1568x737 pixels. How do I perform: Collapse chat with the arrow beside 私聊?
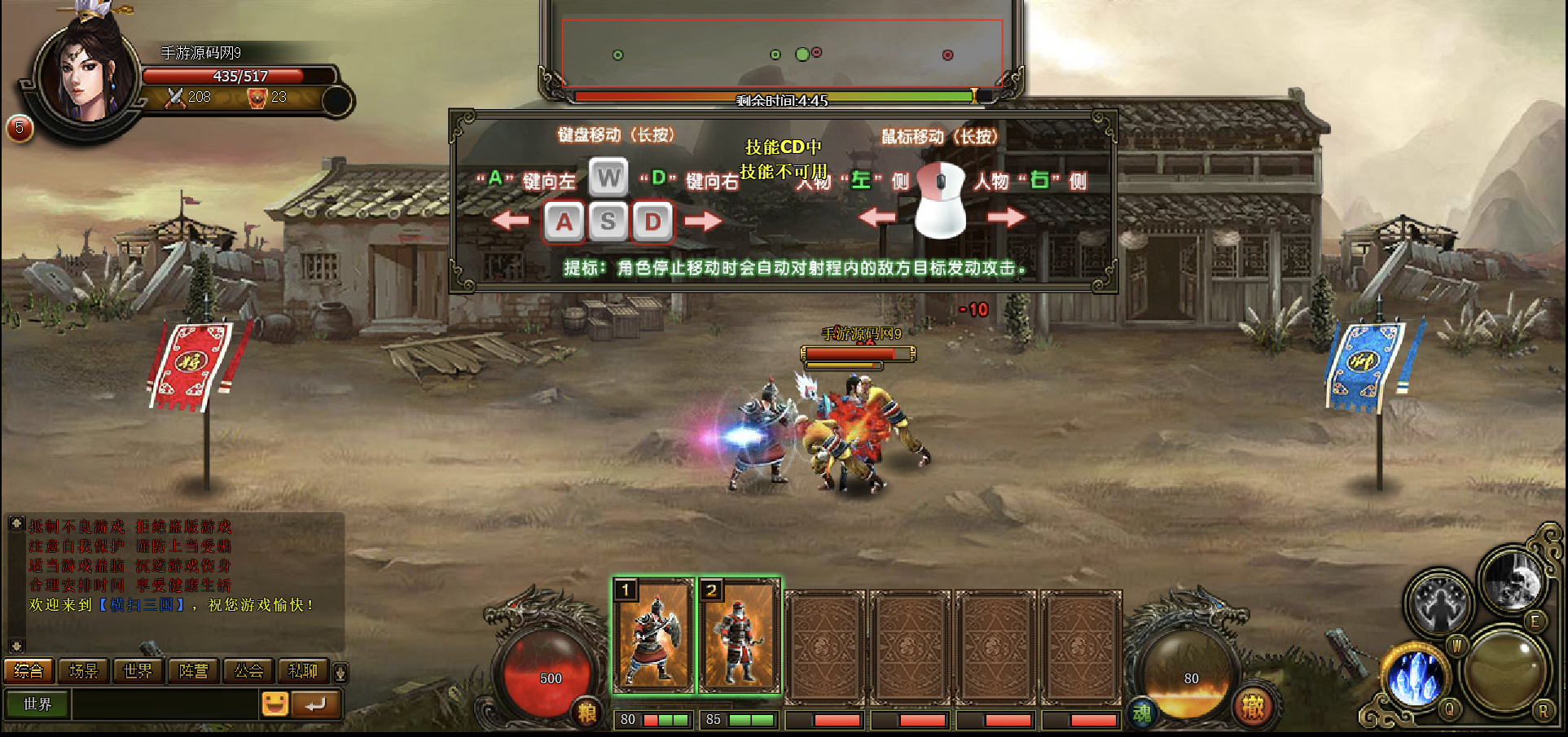tap(340, 673)
